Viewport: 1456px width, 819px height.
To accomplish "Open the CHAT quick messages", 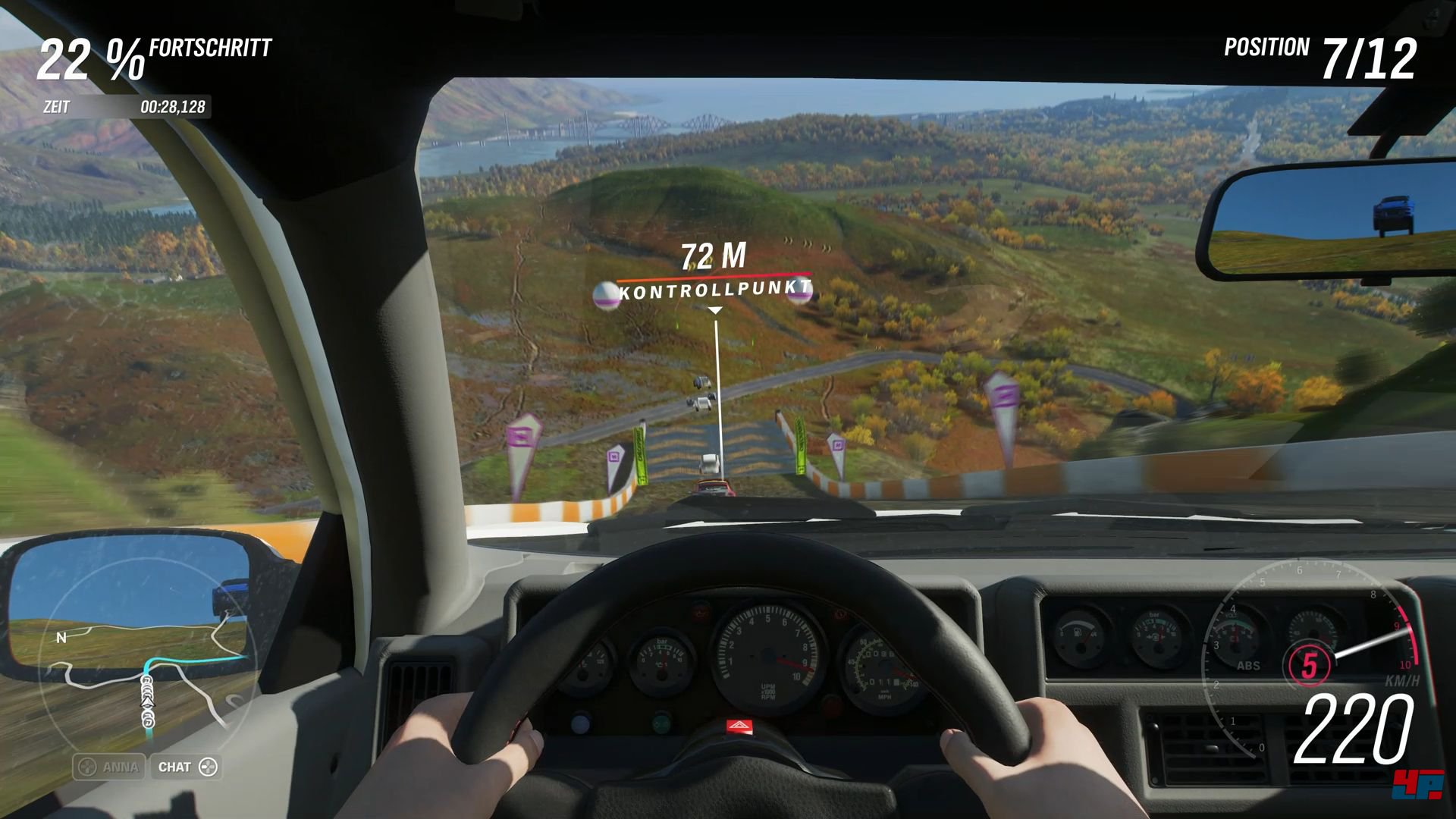I will click(187, 767).
